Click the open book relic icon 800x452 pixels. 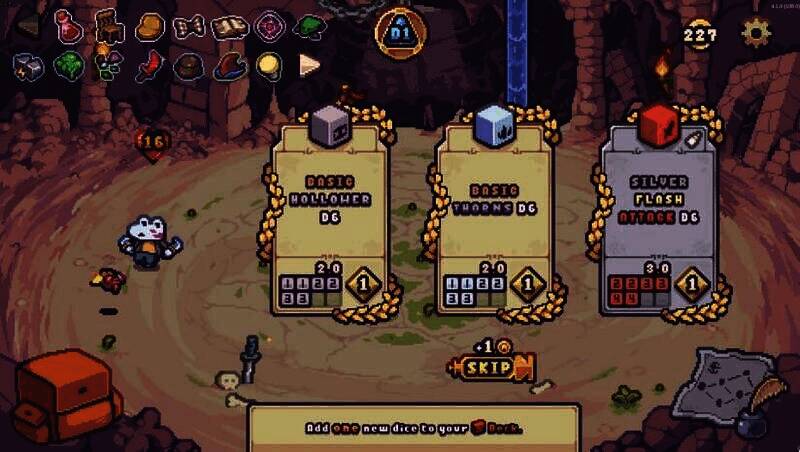click(x=230, y=26)
